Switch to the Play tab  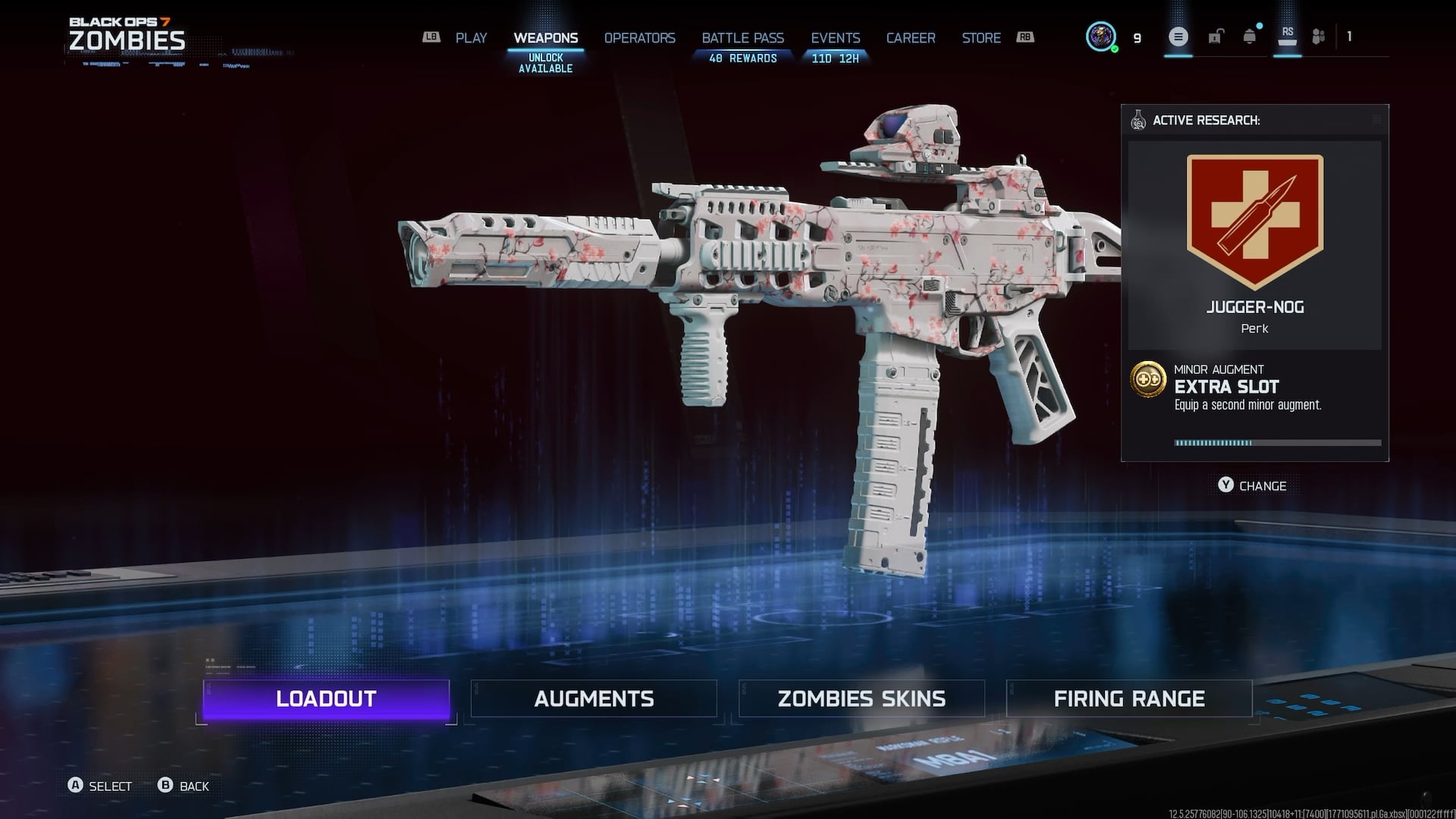(471, 38)
